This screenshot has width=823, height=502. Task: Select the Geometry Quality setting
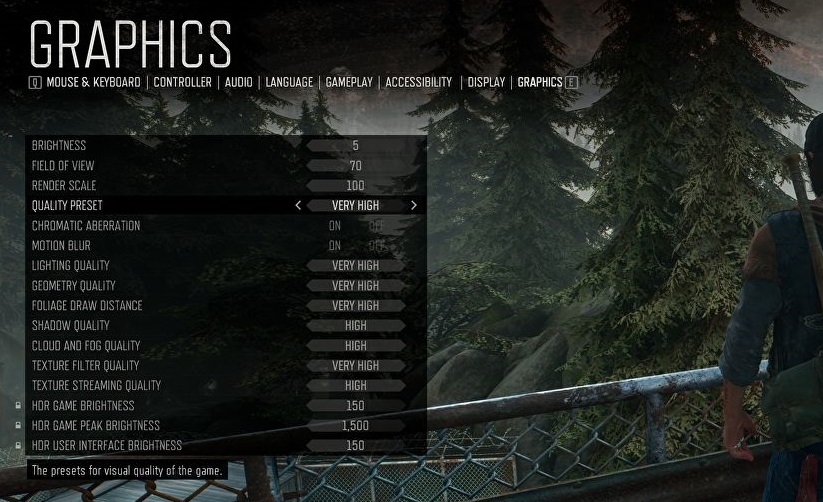click(225, 286)
